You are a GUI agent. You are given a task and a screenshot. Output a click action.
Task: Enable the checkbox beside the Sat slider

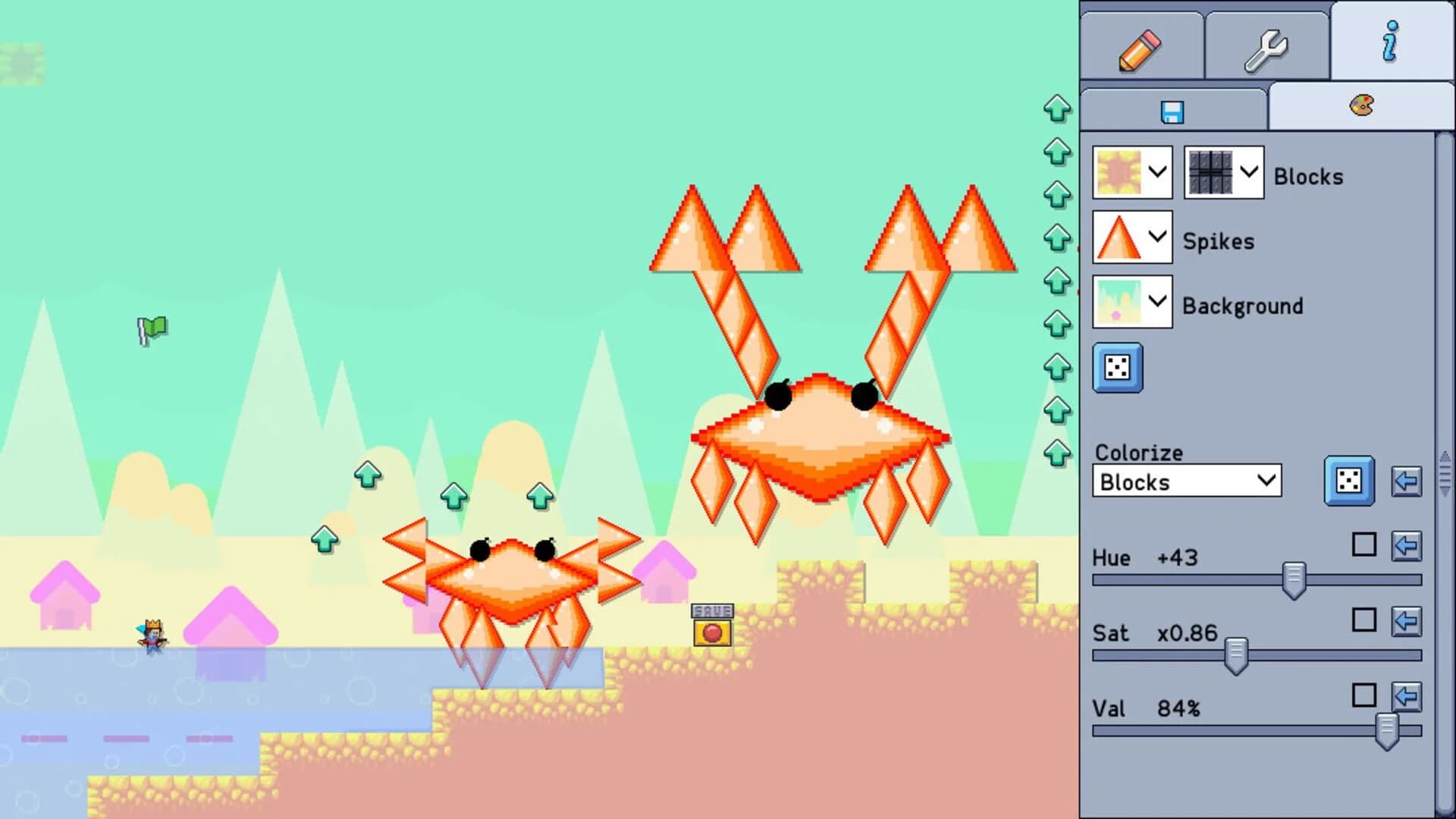(x=1365, y=620)
